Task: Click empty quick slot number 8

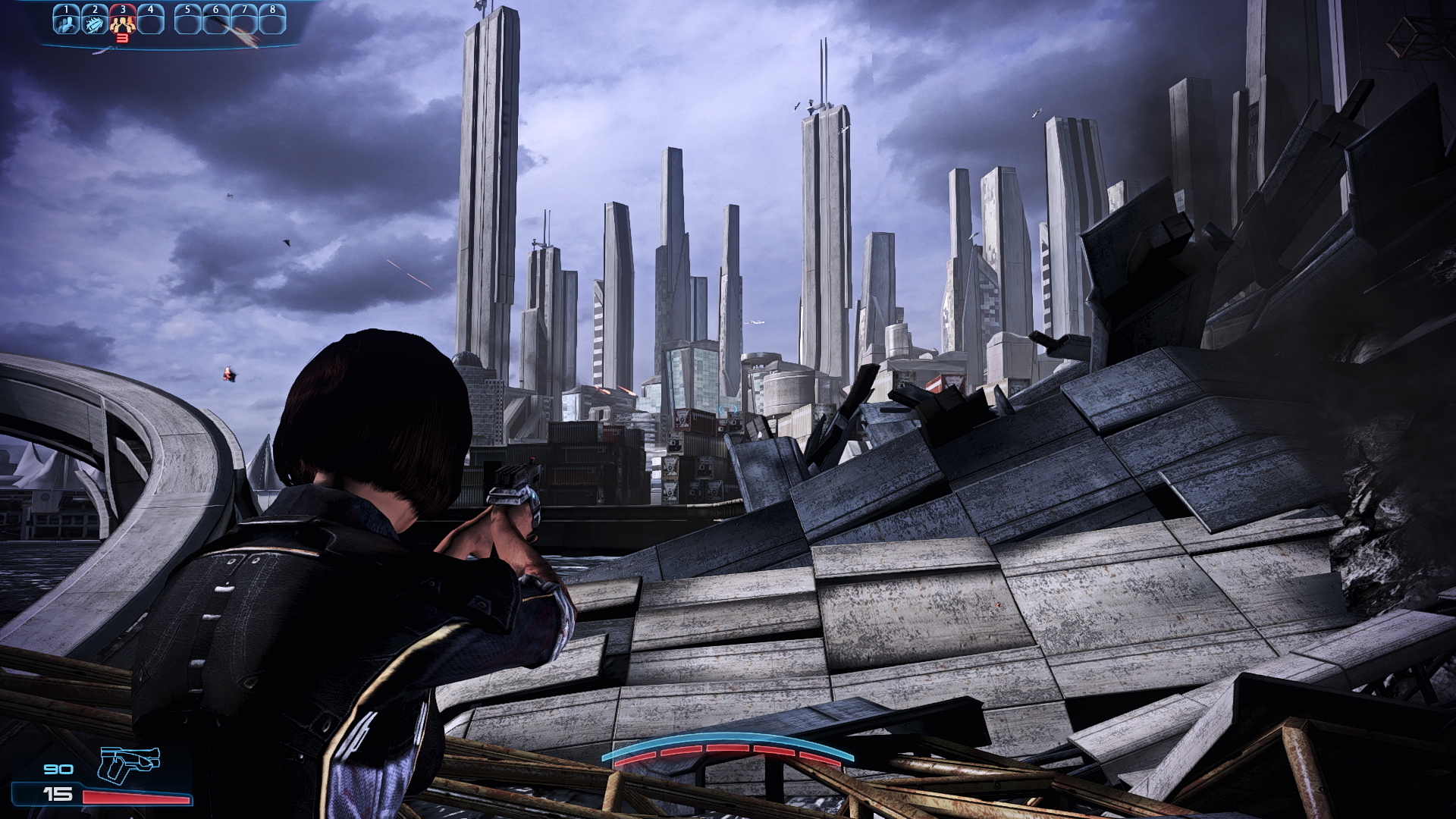Action: (272, 20)
